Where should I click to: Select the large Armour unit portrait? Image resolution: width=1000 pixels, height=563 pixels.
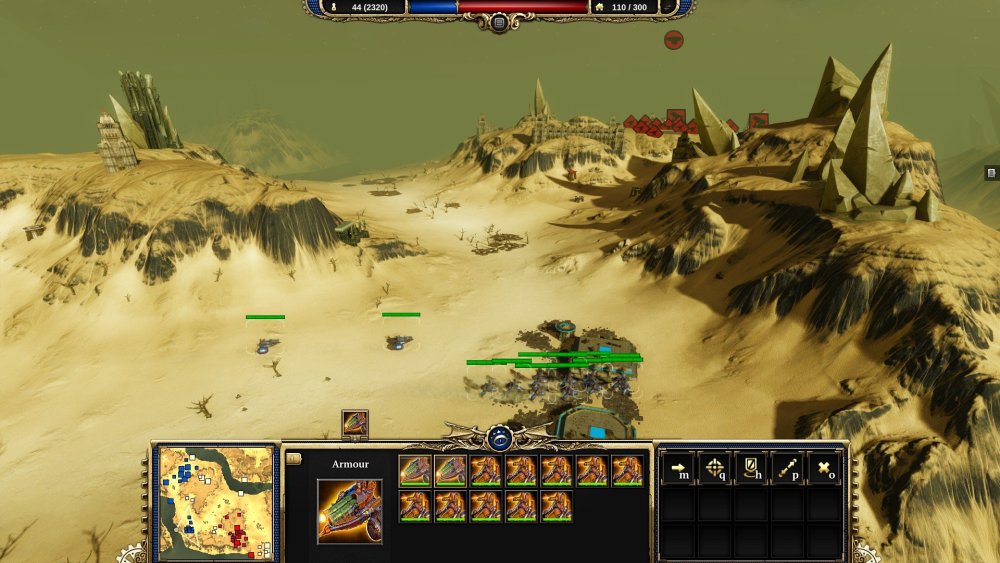point(349,511)
